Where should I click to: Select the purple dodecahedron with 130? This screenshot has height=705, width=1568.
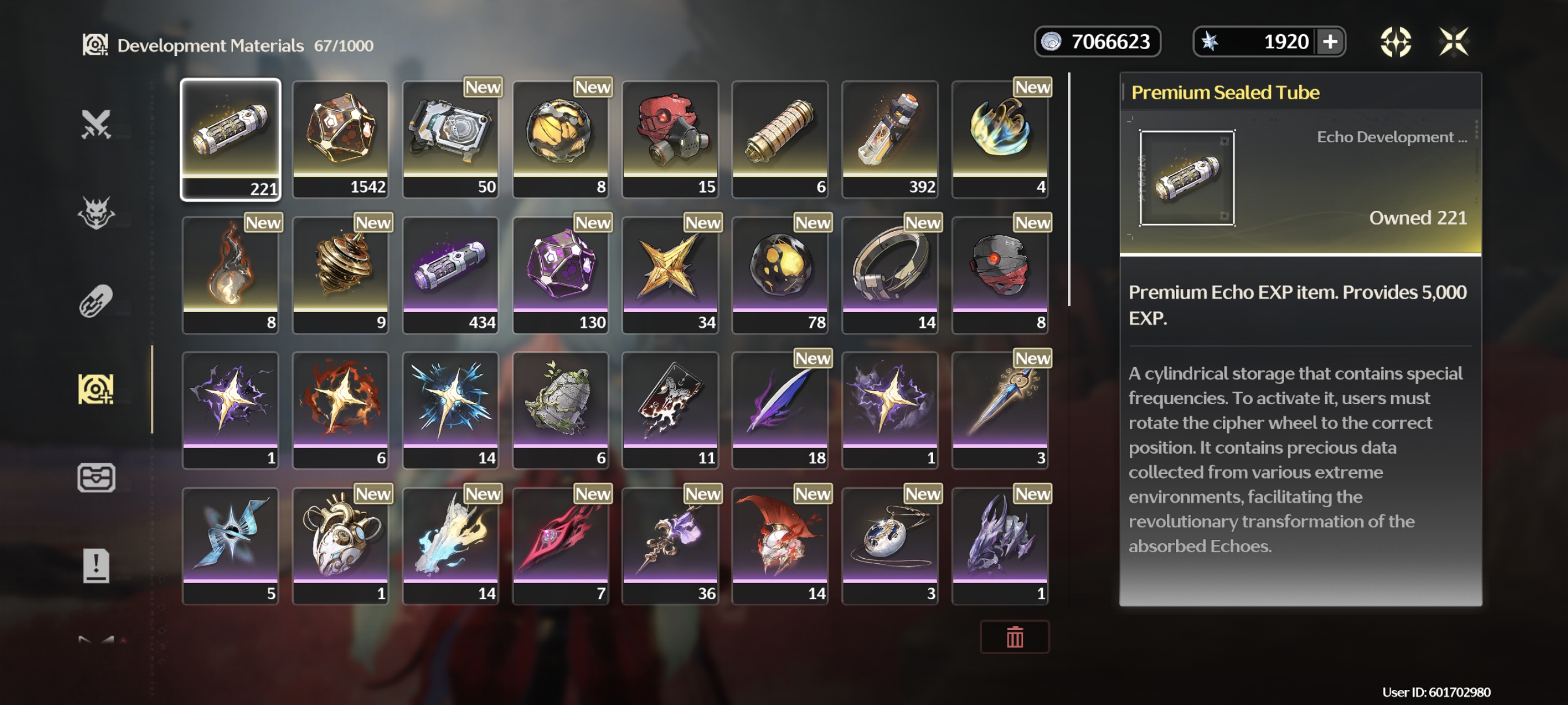coord(560,274)
